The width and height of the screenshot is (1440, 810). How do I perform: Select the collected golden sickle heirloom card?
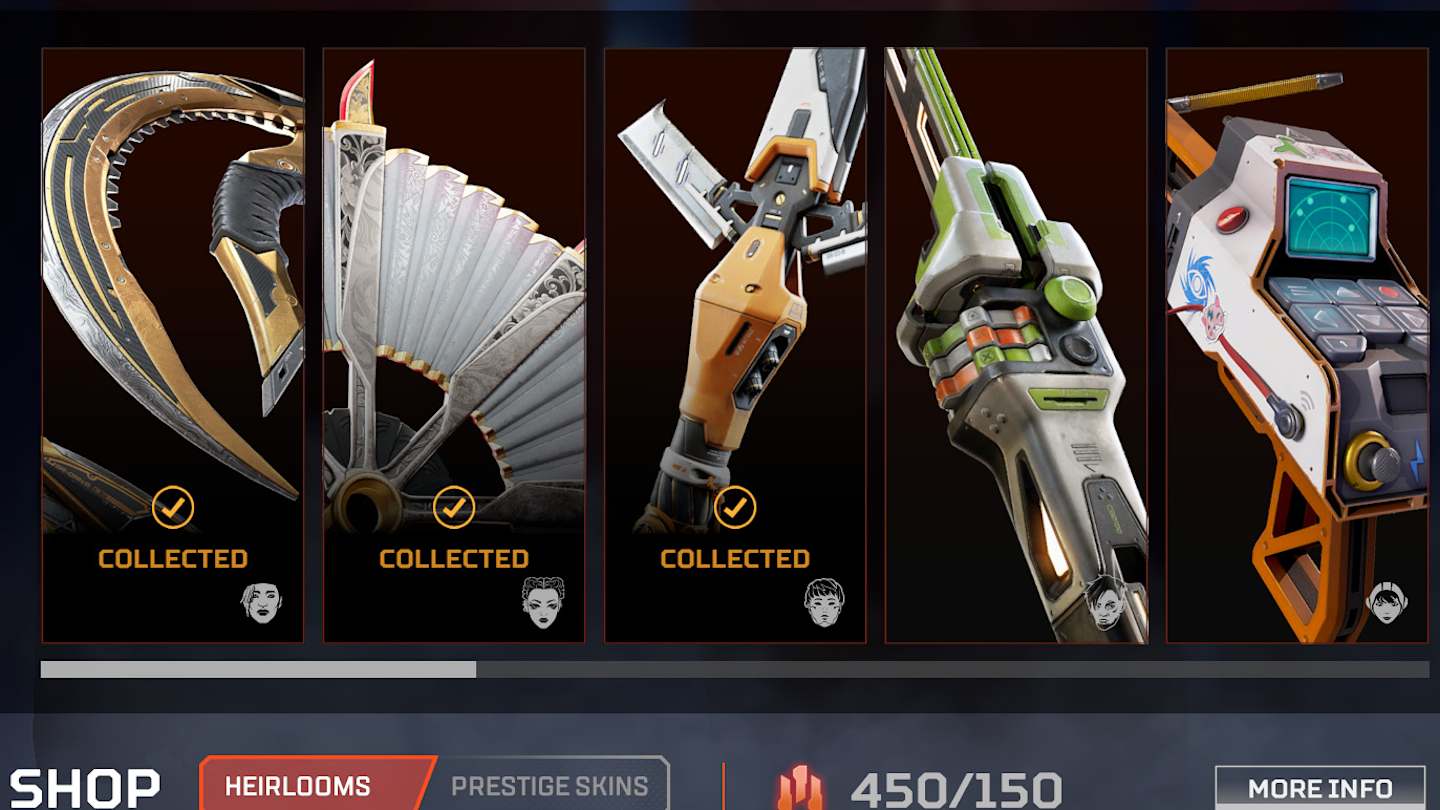pyautogui.click(x=172, y=345)
